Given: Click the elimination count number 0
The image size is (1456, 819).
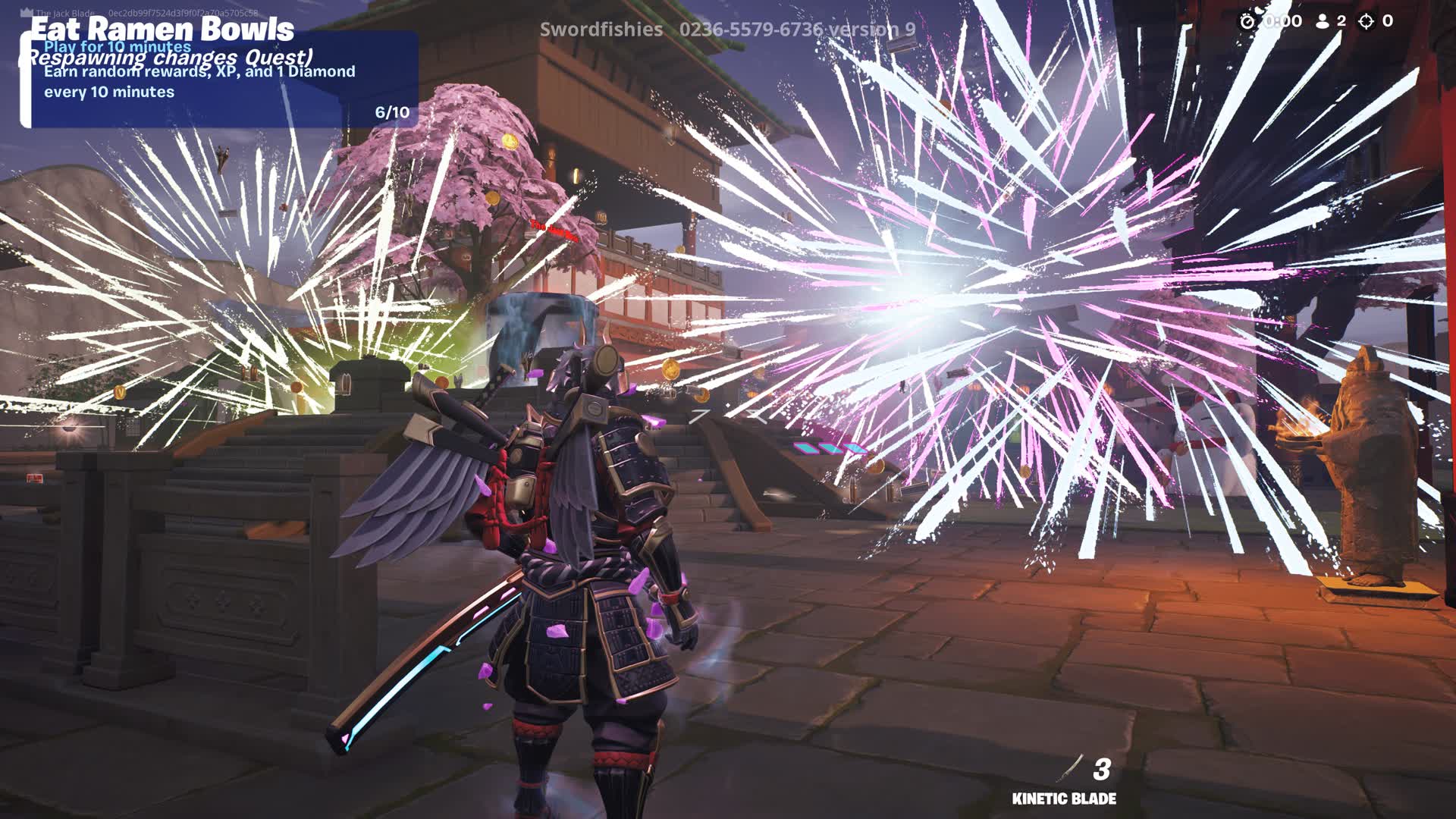Looking at the screenshot, I should (x=1388, y=21).
